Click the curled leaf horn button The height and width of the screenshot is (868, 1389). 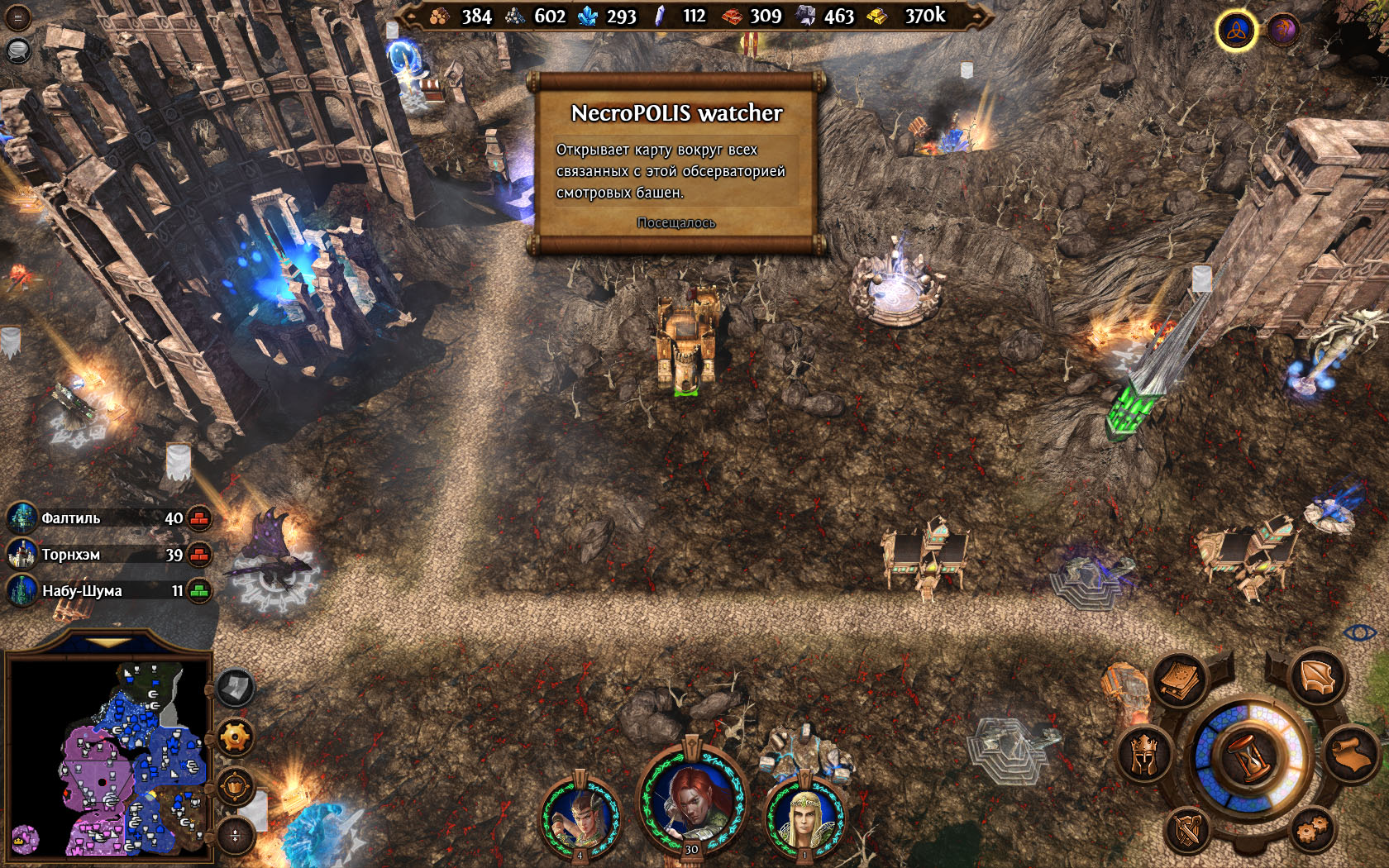click(1318, 678)
